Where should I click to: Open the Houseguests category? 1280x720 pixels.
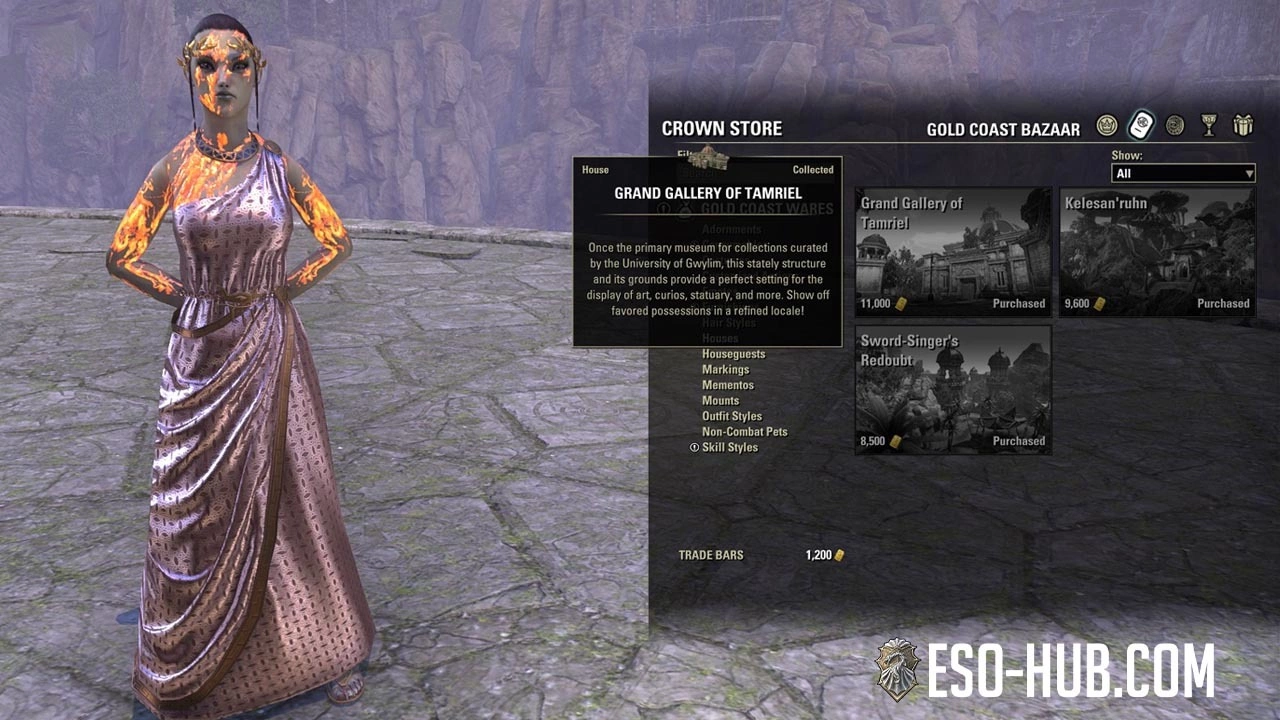click(733, 354)
